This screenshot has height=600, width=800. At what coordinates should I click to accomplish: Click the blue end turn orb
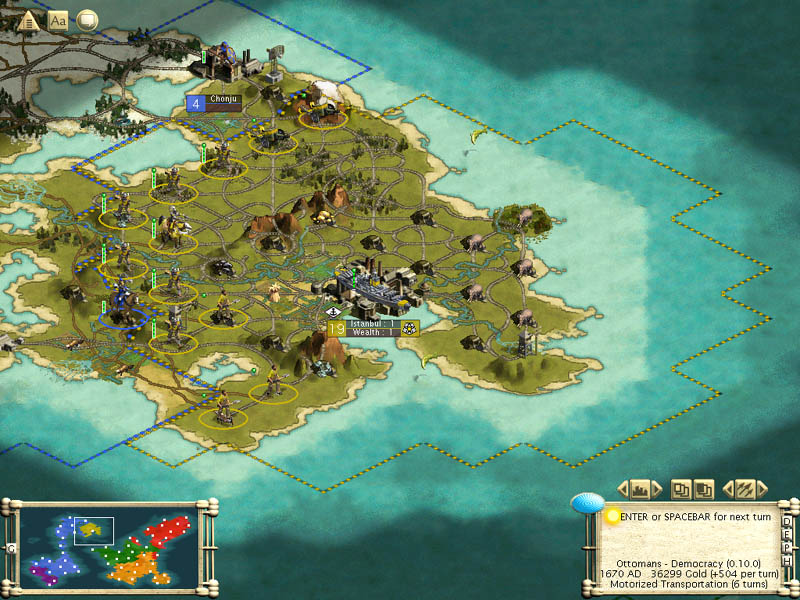point(587,504)
